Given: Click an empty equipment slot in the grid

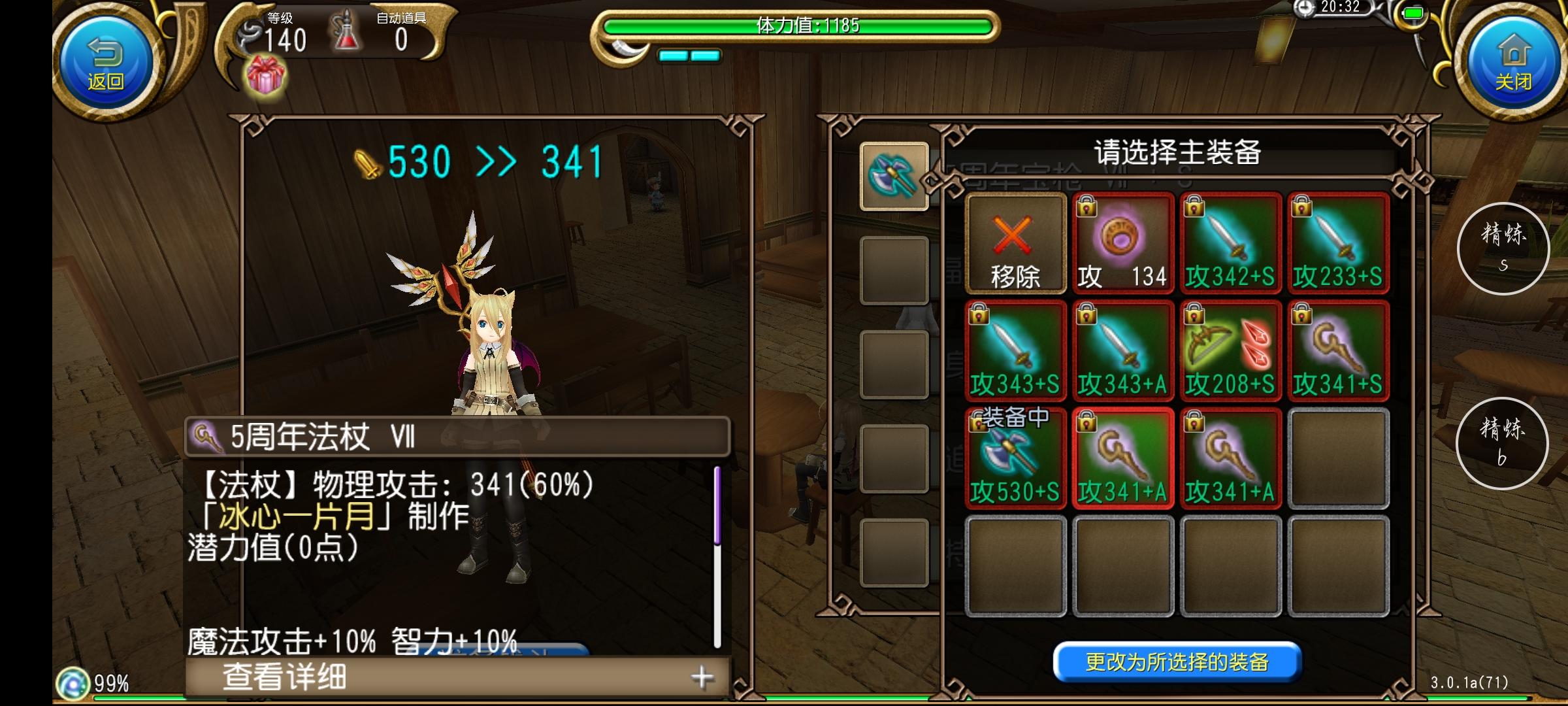Looking at the screenshot, I should point(1338,458).
